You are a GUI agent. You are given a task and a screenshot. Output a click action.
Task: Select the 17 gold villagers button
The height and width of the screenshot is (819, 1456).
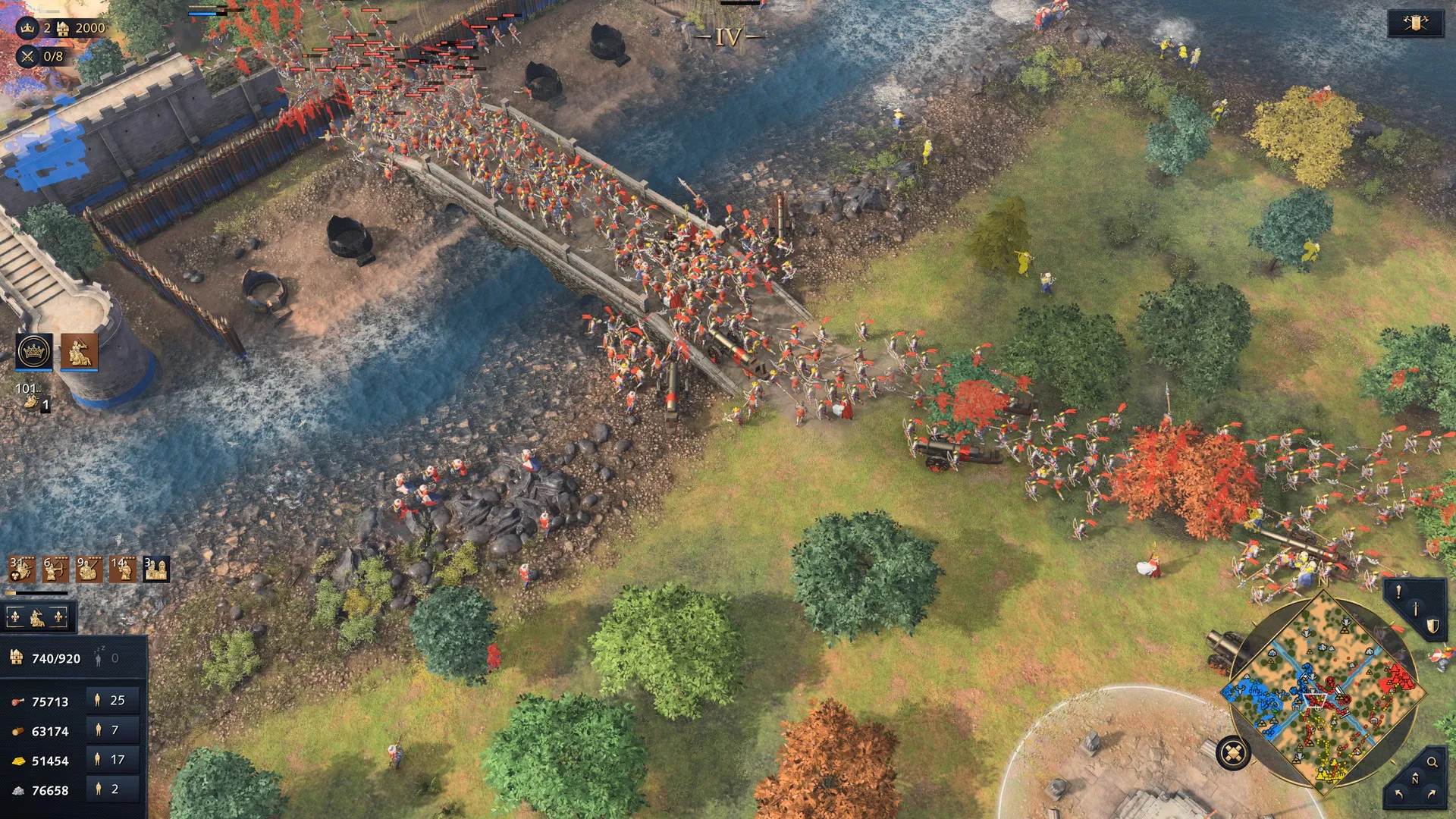112,760
